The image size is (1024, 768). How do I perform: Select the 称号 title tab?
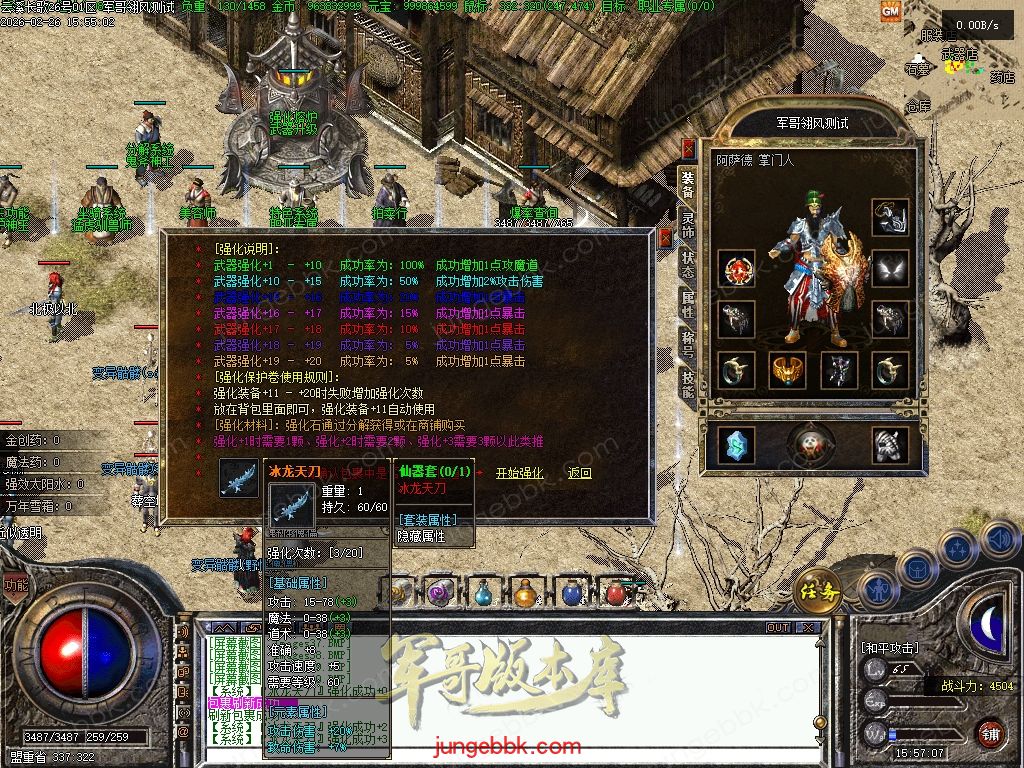(688, 345)
